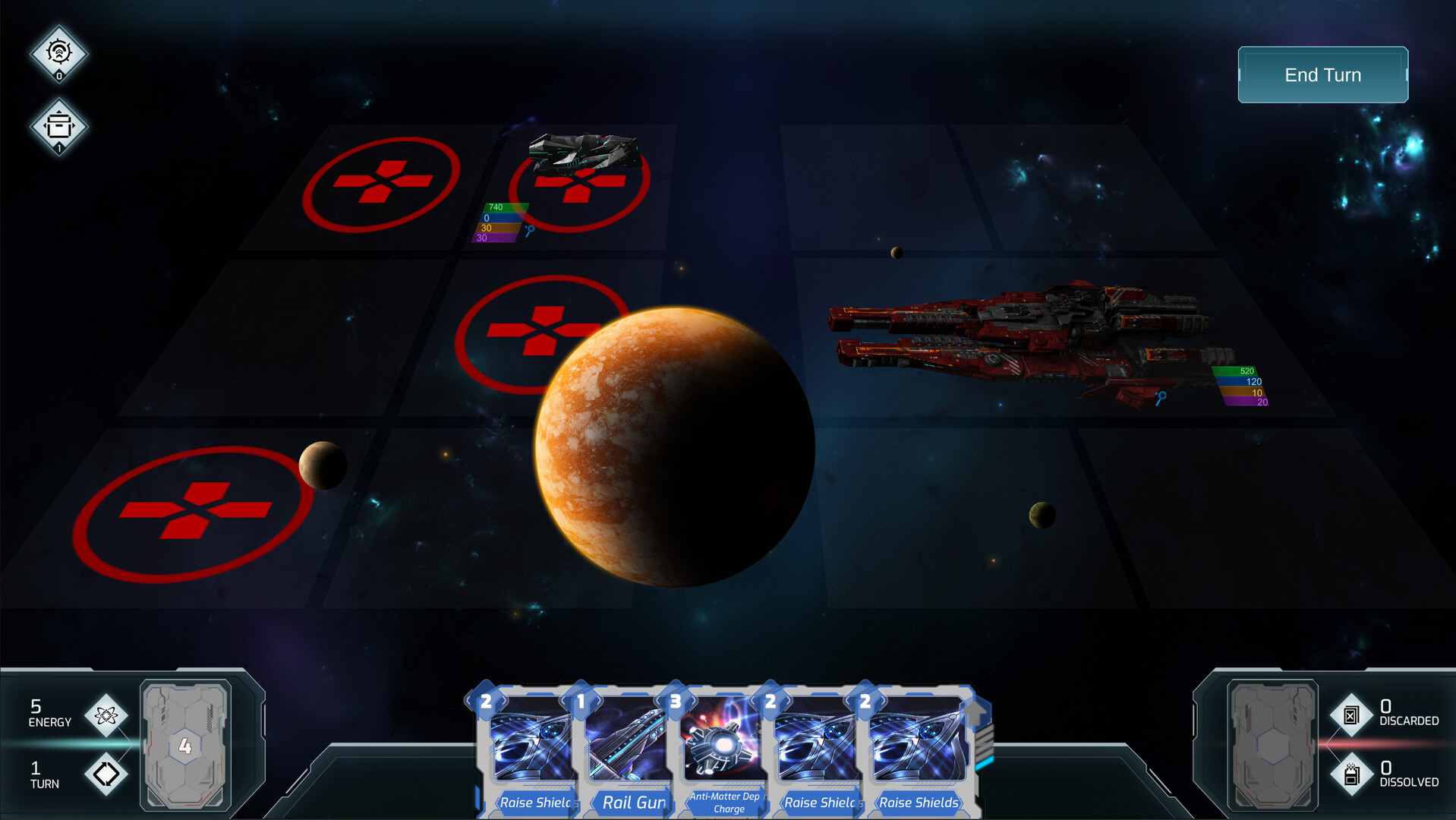Click the magnifier icon under the friendly ship's stats

tap(530, 230)
